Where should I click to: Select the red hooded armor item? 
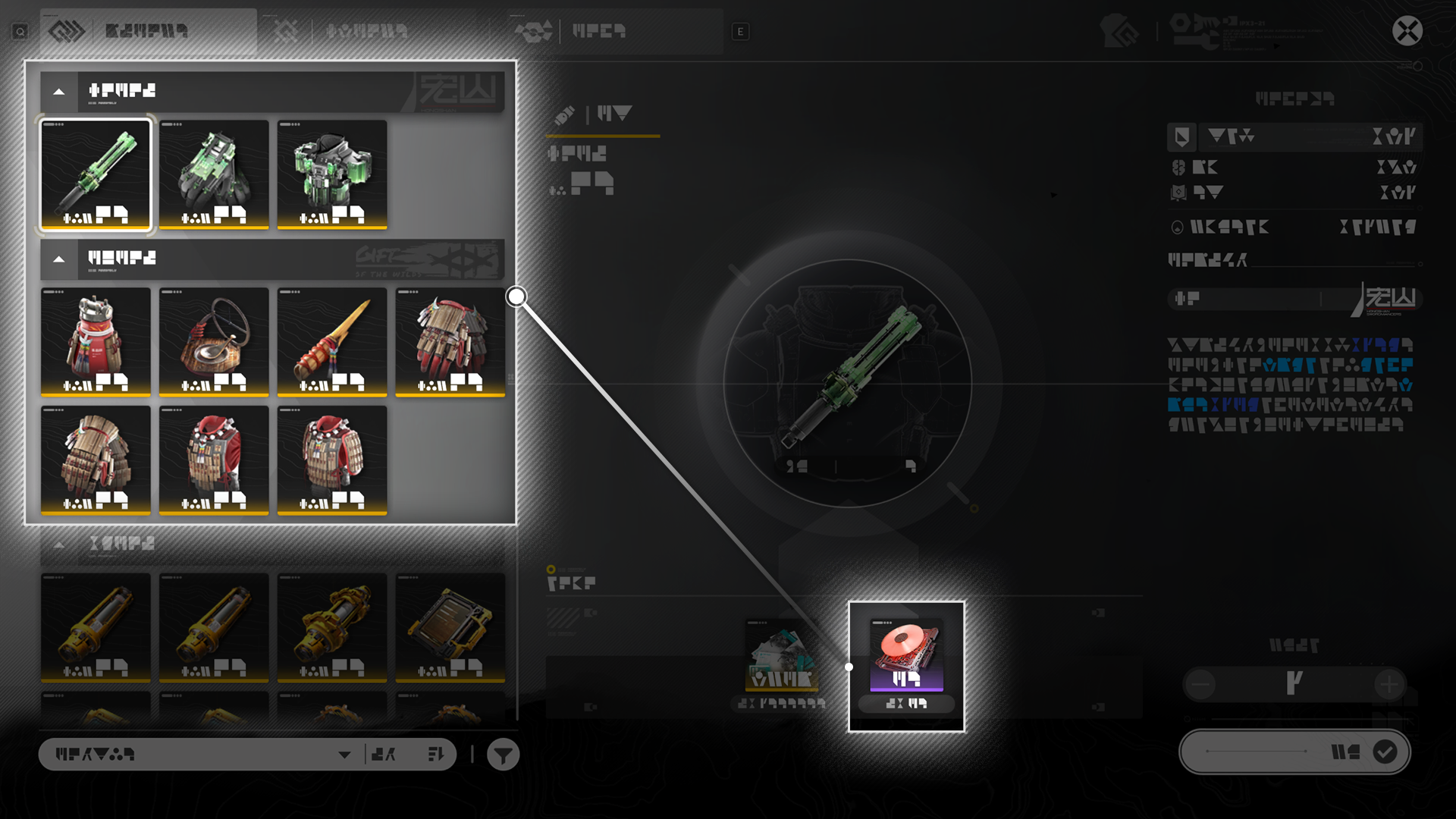[x=214, y=460]
